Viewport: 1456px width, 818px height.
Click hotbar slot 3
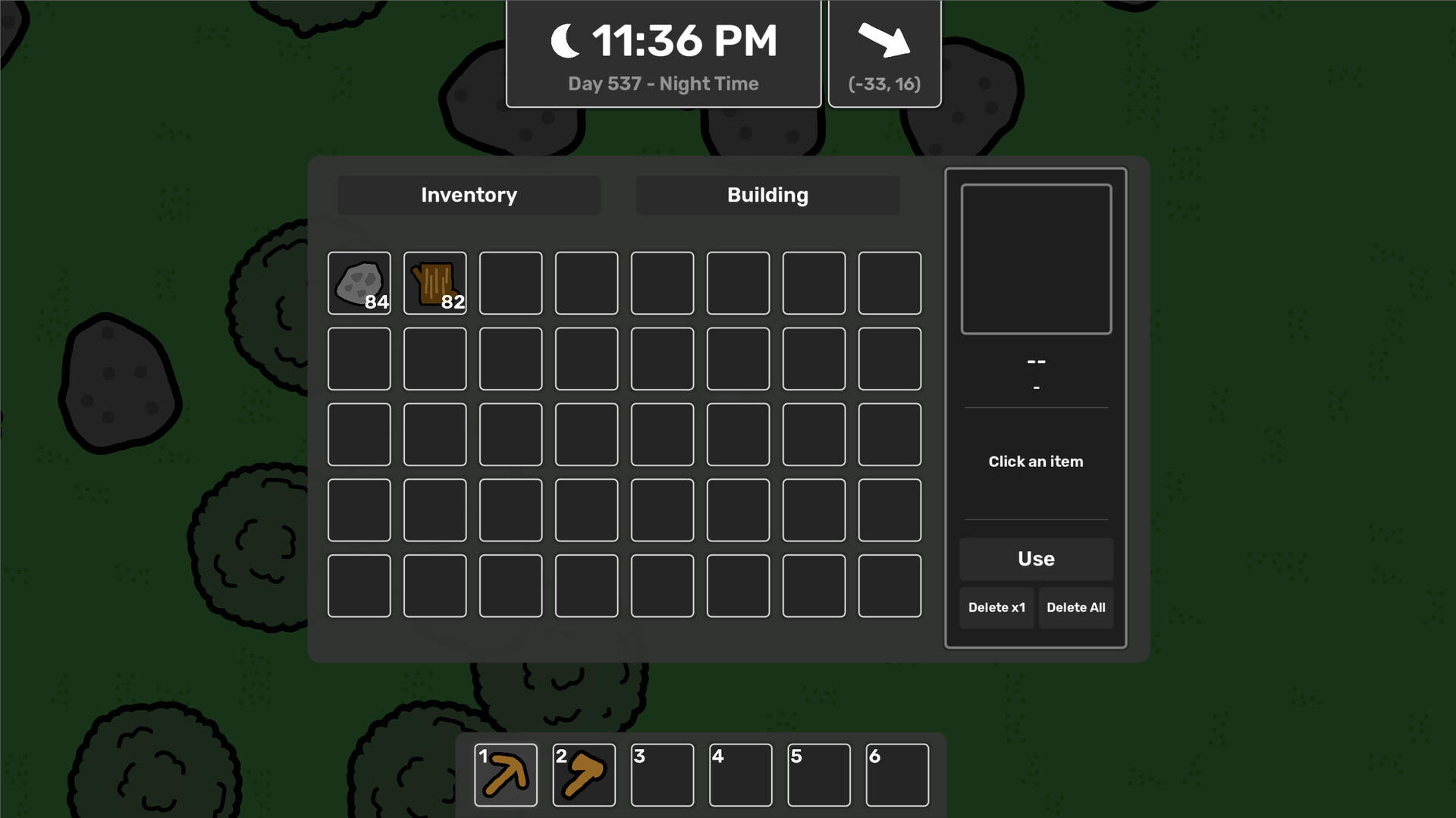pyautogui.click(x=662, y=774)
